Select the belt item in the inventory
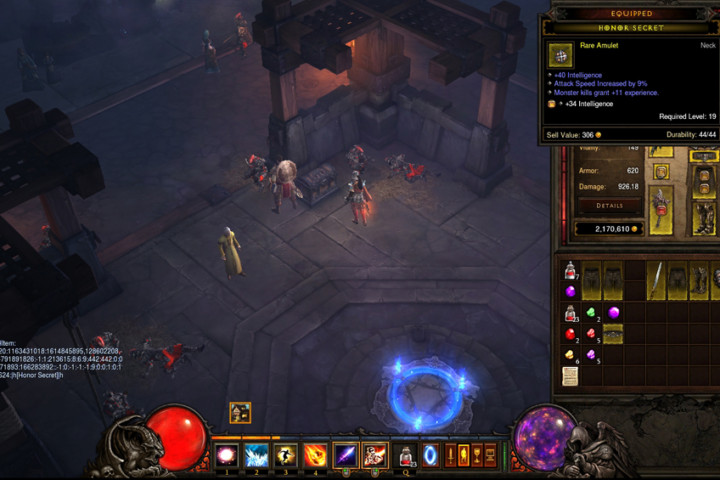This screenshot has height=480, width=720. tap(612, 334)
